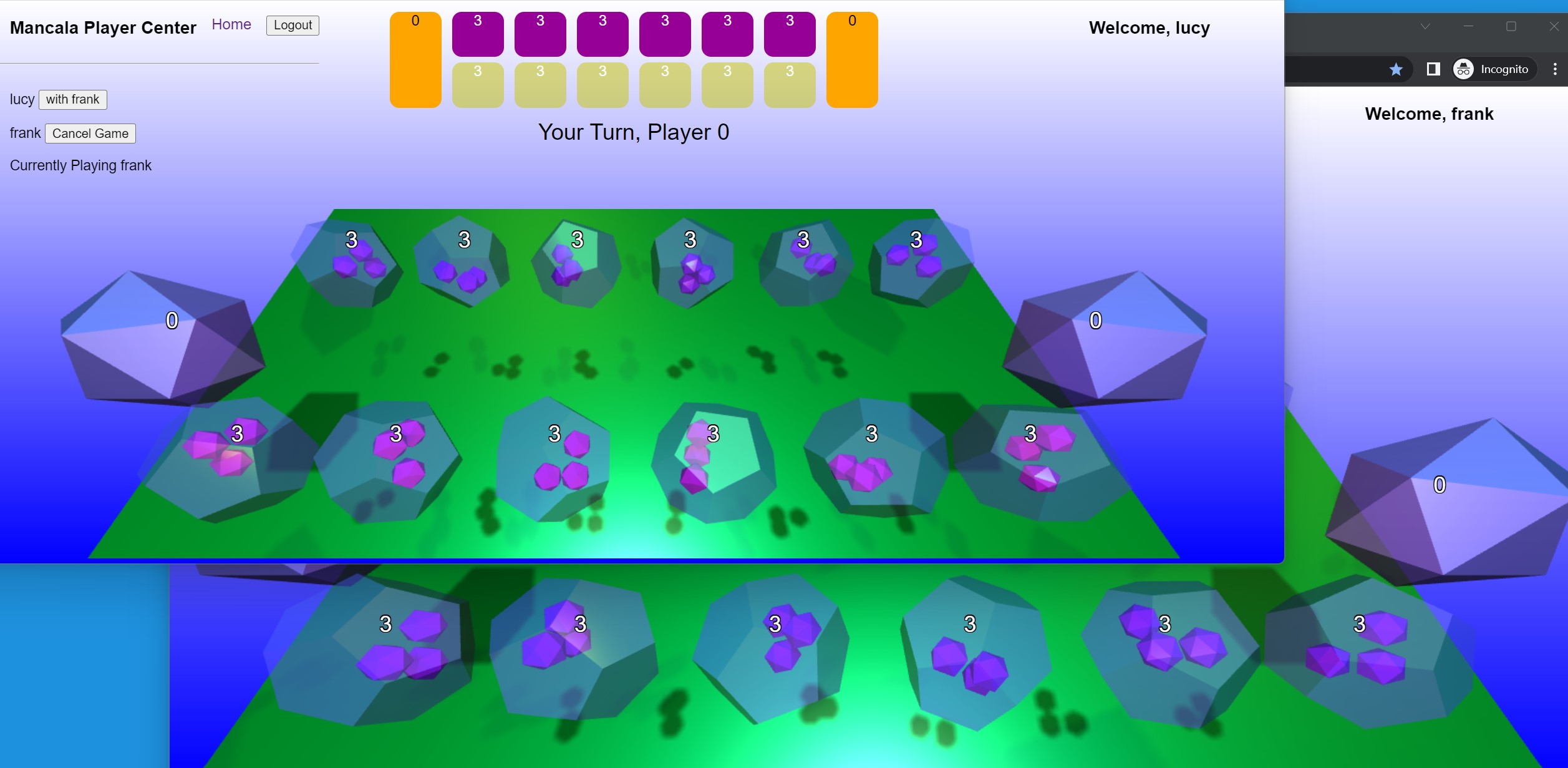Click the left orange store showing 0
The width and height of the screenshot is (1568, 768).
pos(415,59)
